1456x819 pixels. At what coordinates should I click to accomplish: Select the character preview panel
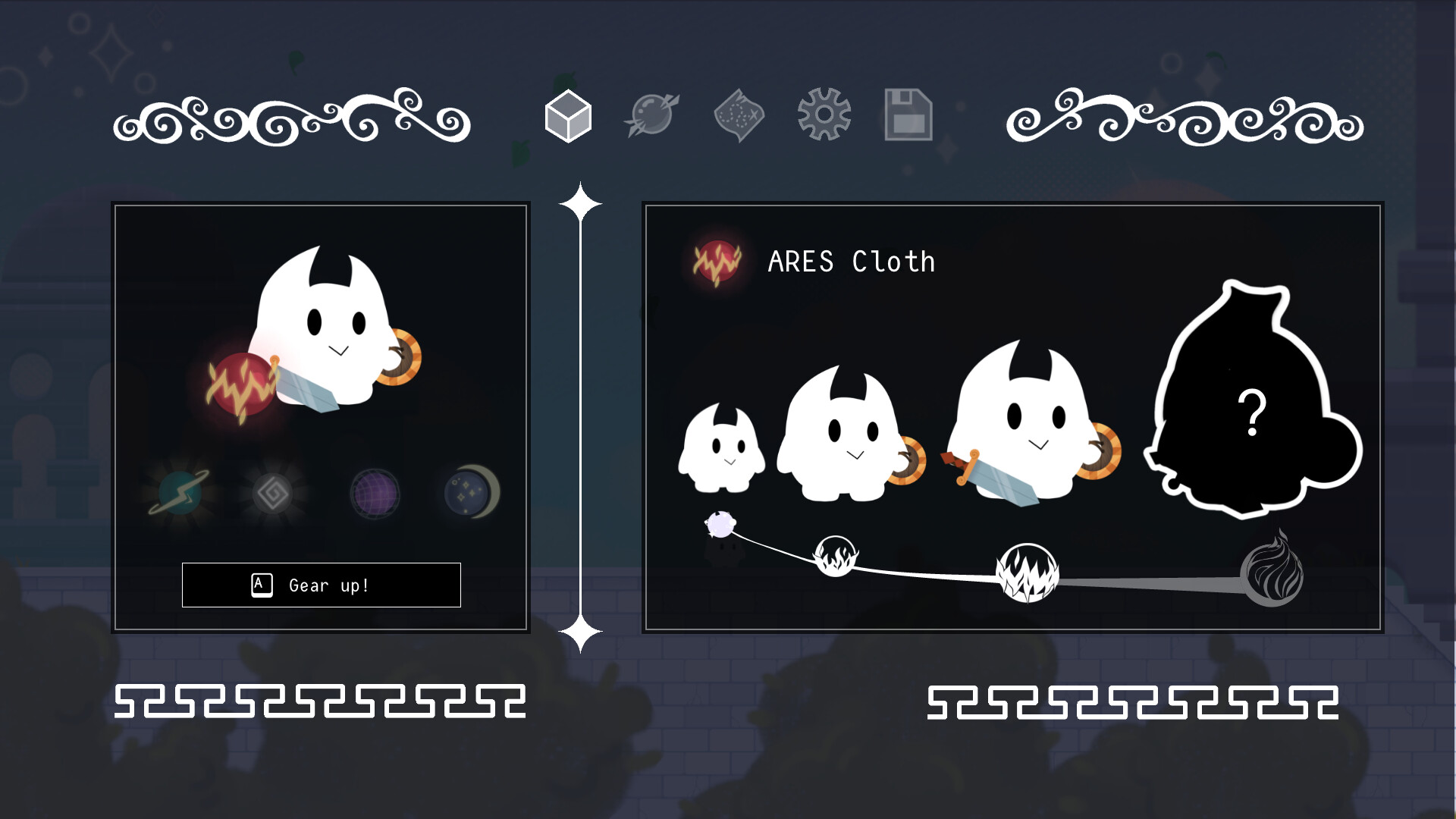pos(322,417)
